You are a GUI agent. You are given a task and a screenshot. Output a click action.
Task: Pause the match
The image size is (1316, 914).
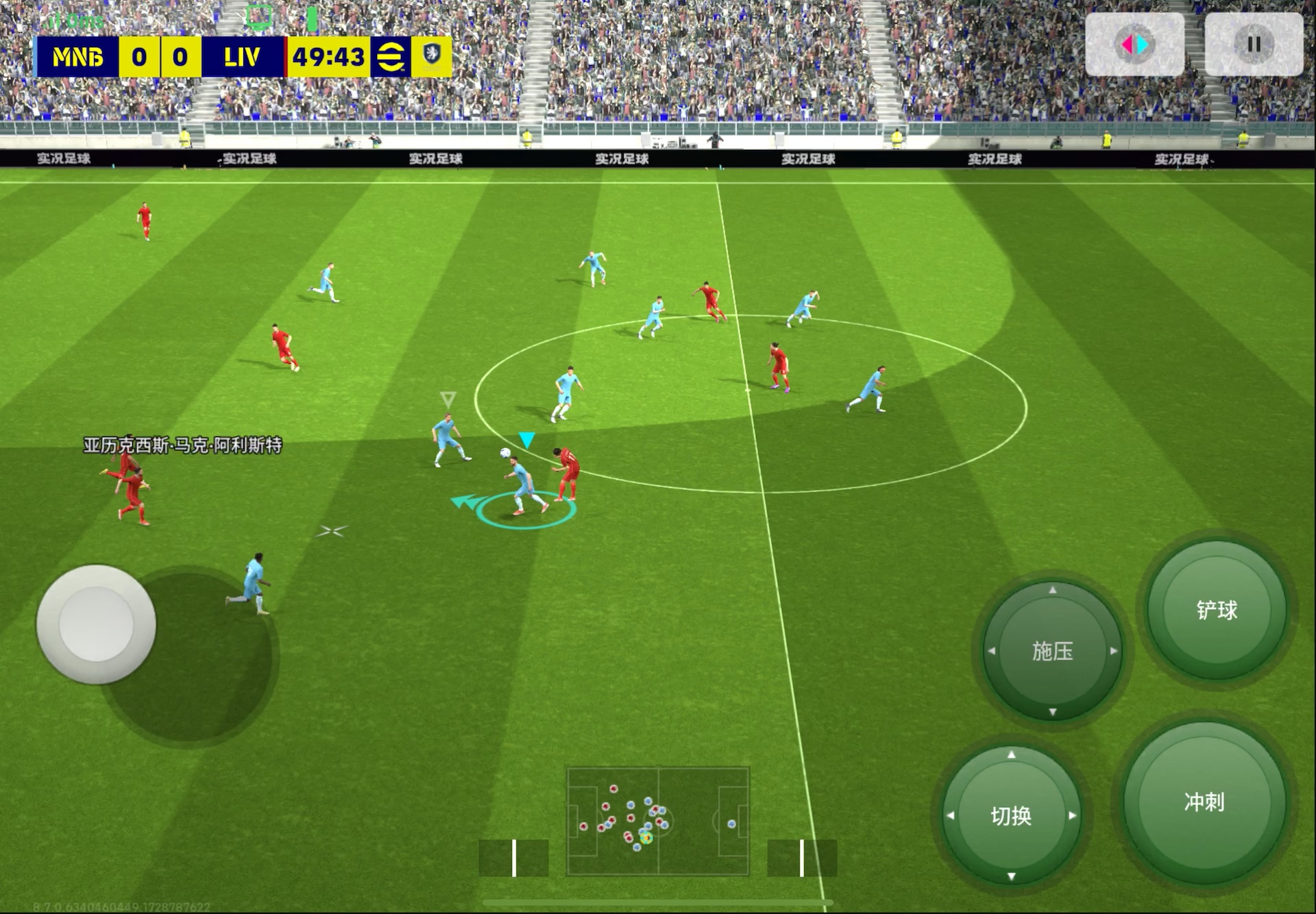(1254, 45)
